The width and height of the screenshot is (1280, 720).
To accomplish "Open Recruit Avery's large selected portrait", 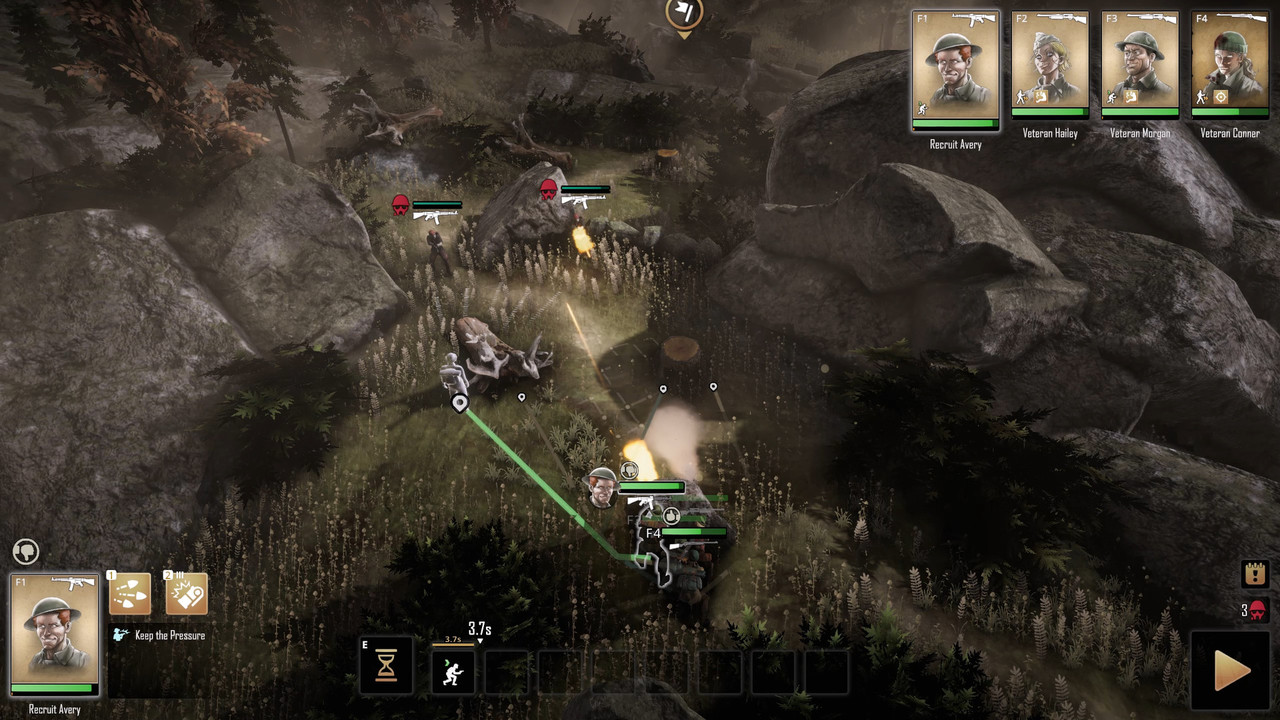I will [54, 634].
